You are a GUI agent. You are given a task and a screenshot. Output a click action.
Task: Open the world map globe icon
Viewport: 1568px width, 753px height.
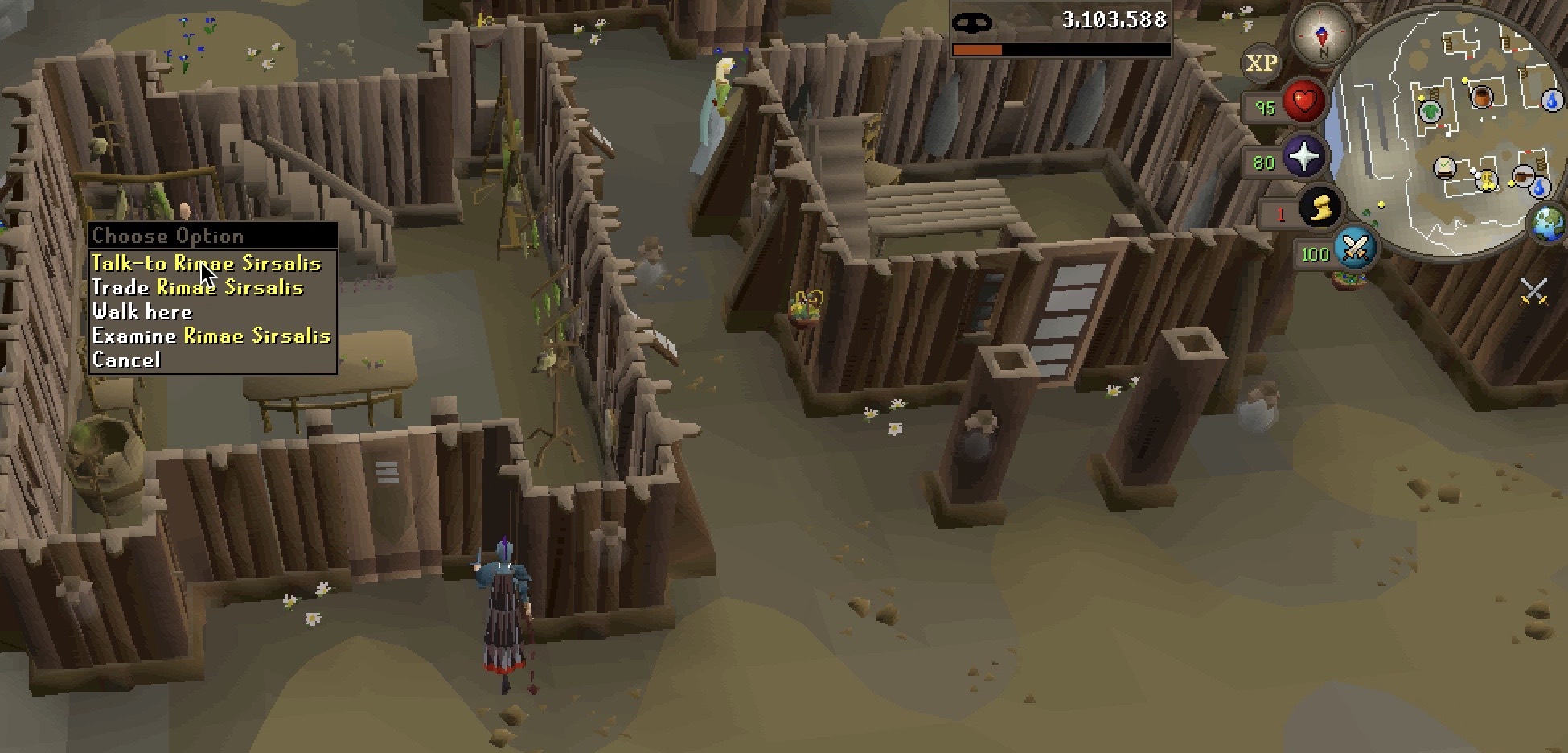1548,223
